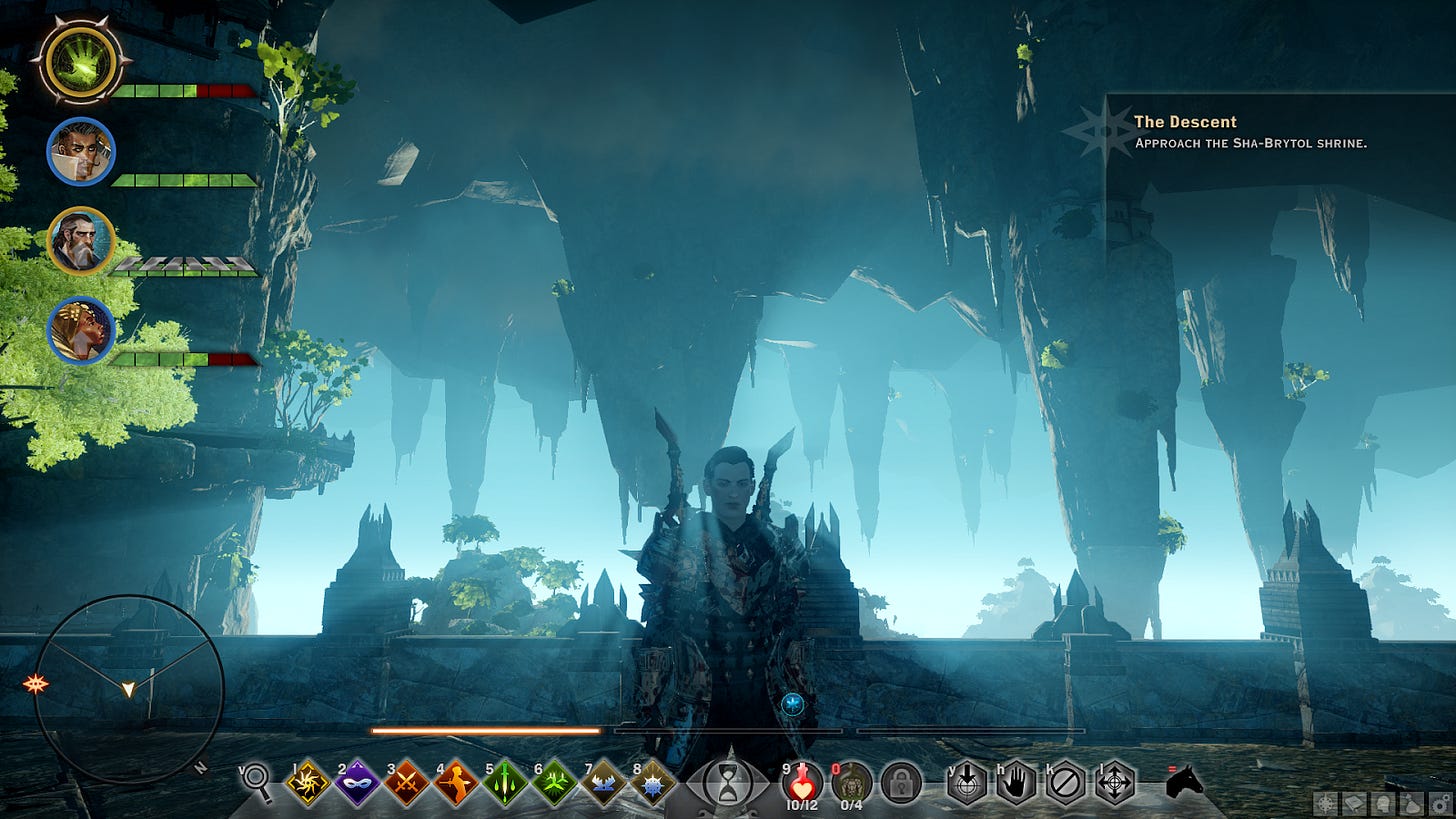Image resolution: width=1456 pixels, height=819 pixels.
Task: Use the green caltrops ability
Action: point(554,782)
